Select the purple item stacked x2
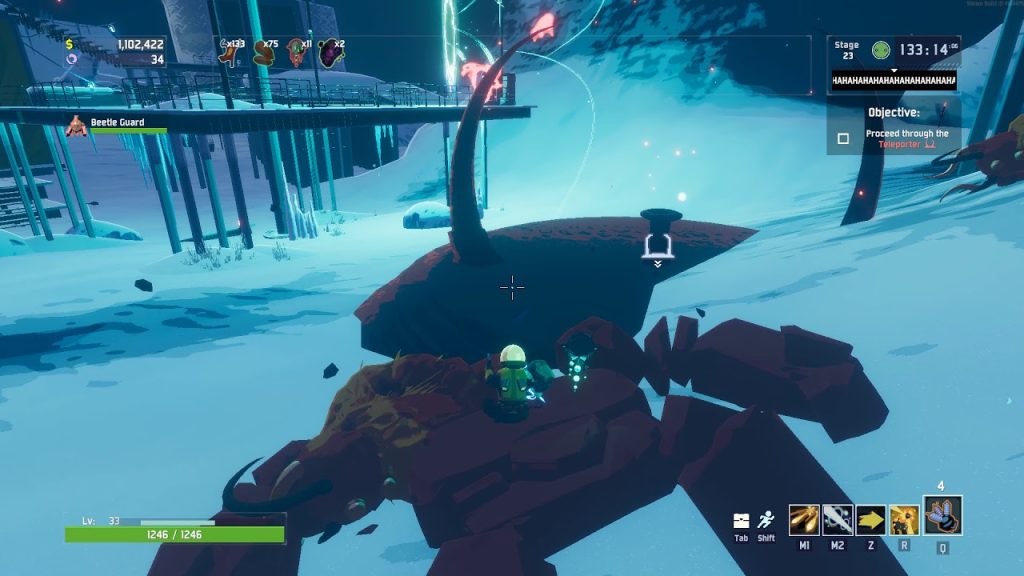 tap(329, 53)
